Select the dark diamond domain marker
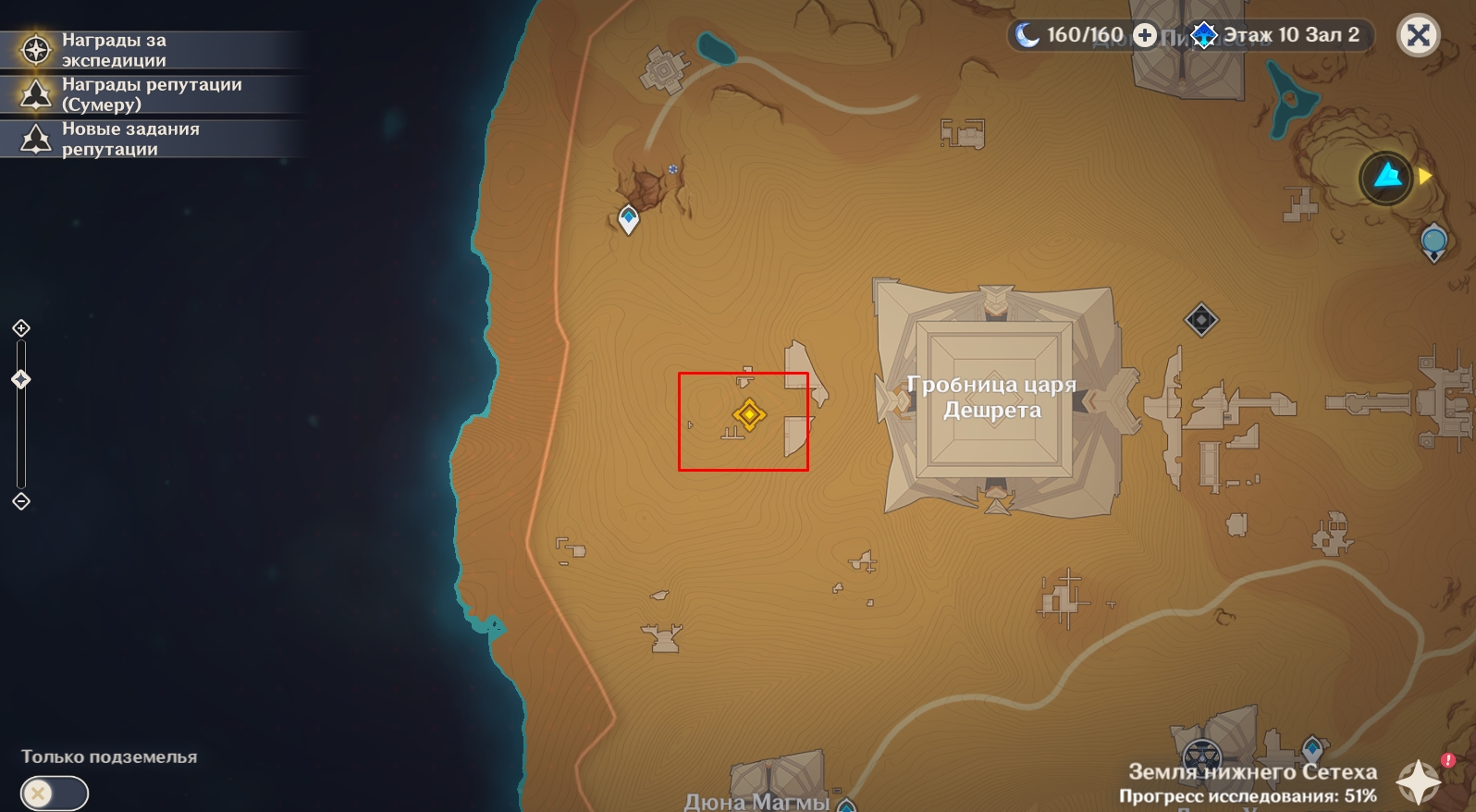Screen dimensions: 1476x812 [x=1200, y=320]
